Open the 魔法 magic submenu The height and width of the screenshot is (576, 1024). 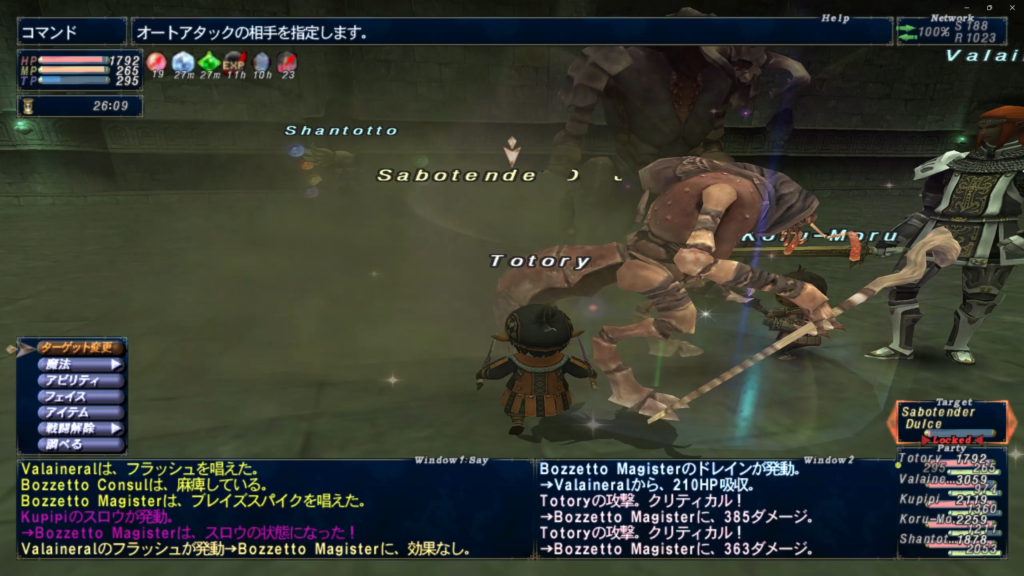80,364
